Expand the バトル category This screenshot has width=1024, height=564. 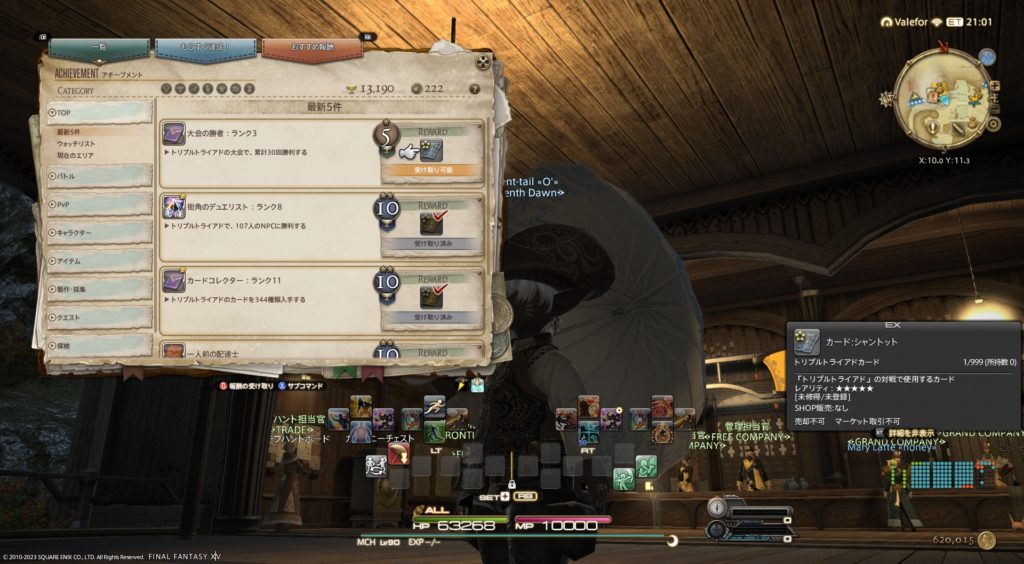point(99,177)
